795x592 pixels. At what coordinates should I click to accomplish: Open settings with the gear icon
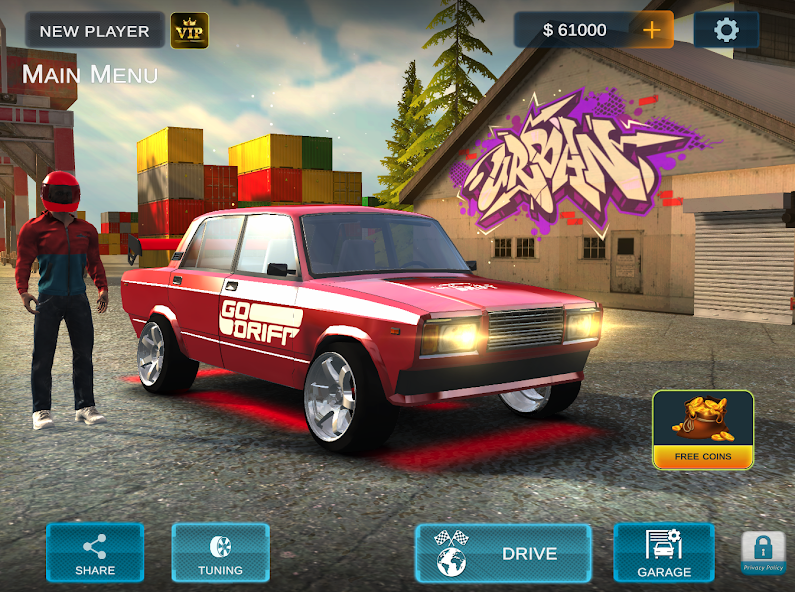coord(726,30)
